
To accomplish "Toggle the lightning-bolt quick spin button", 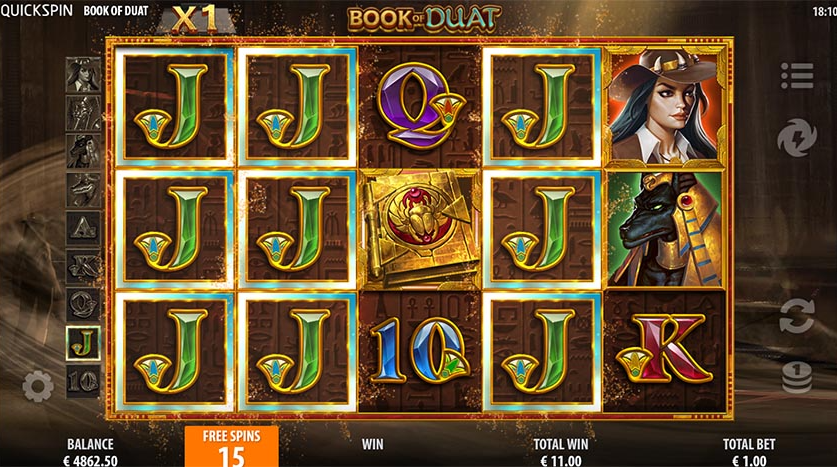I will (x=797, y=136).
